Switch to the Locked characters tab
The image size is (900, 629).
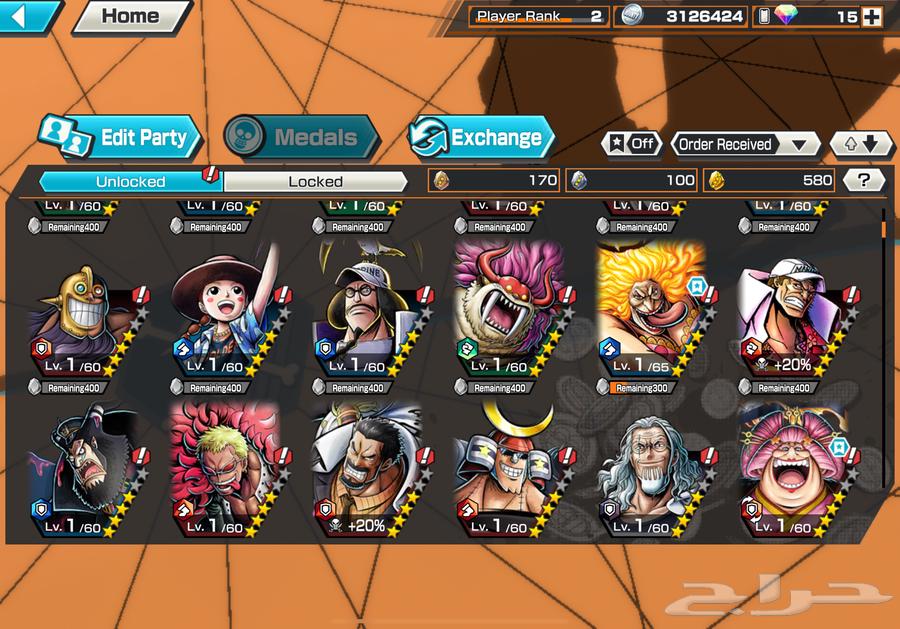click(x=315, y=181)
